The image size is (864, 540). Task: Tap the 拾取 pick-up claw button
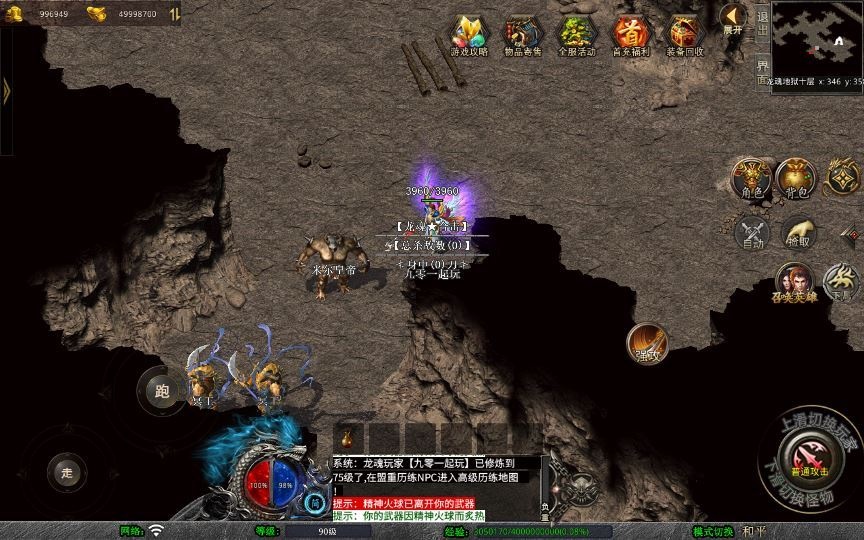click(x=797, y=233)
